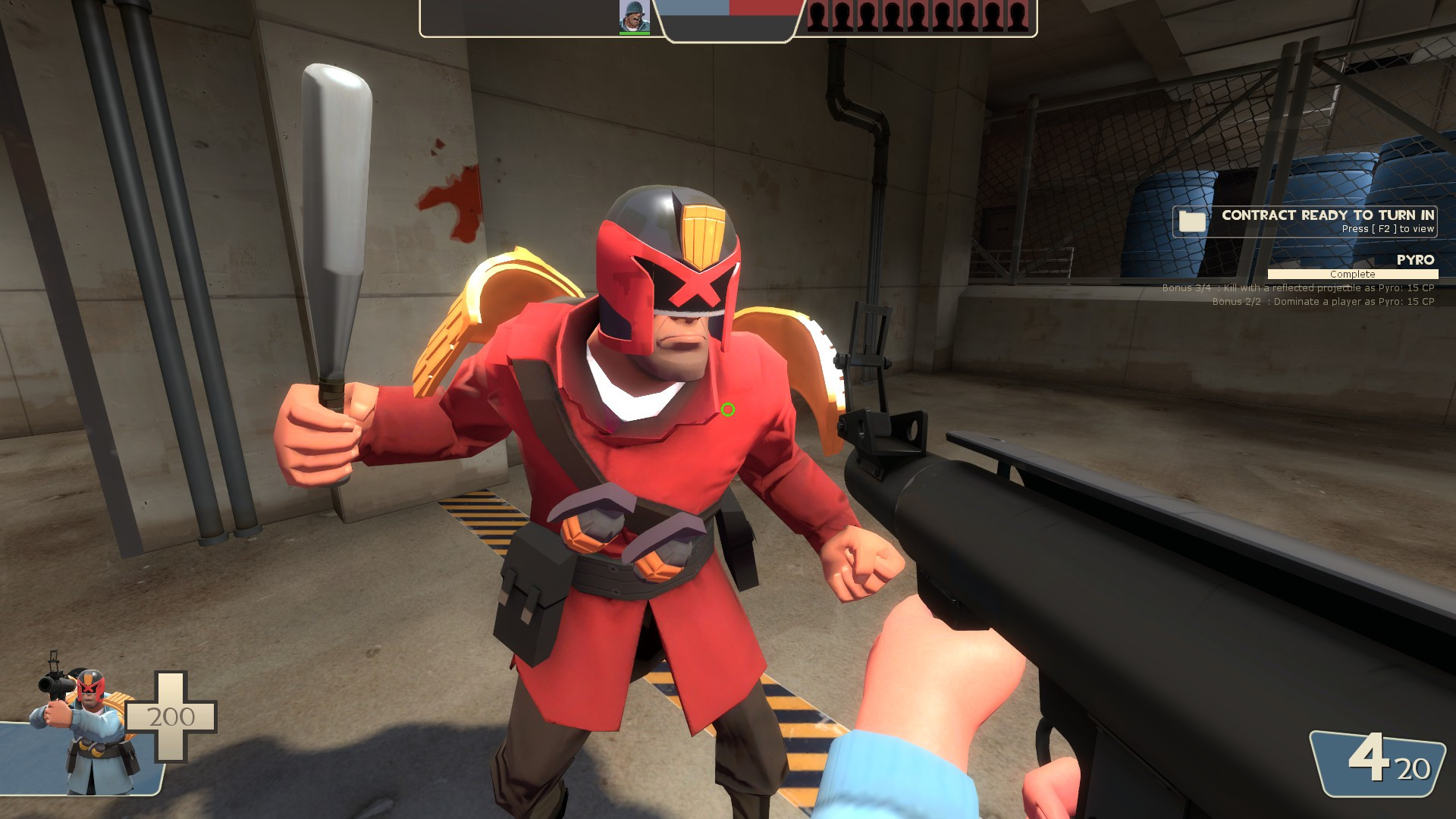Click CONTRACT READY TO TURN IN banner

[x=1328, y=216]
